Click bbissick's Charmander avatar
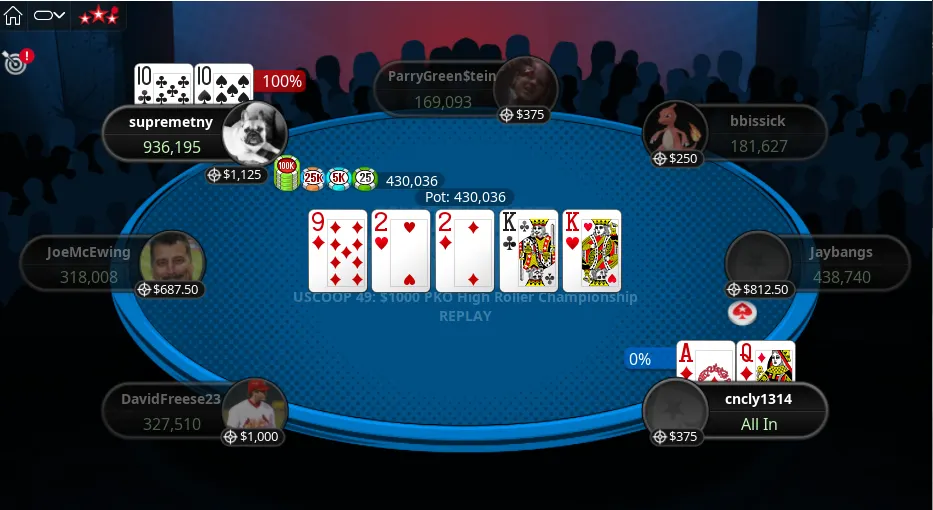Viewport: 933px width, 510px height. click(x=674, y=128)
